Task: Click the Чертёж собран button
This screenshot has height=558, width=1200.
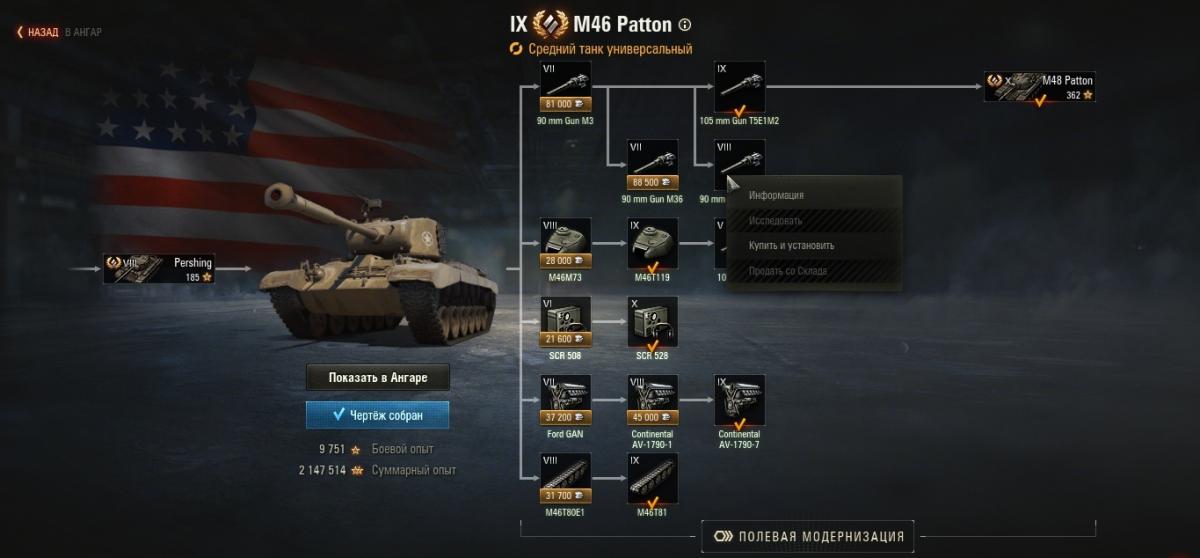Action: [378, 415]
